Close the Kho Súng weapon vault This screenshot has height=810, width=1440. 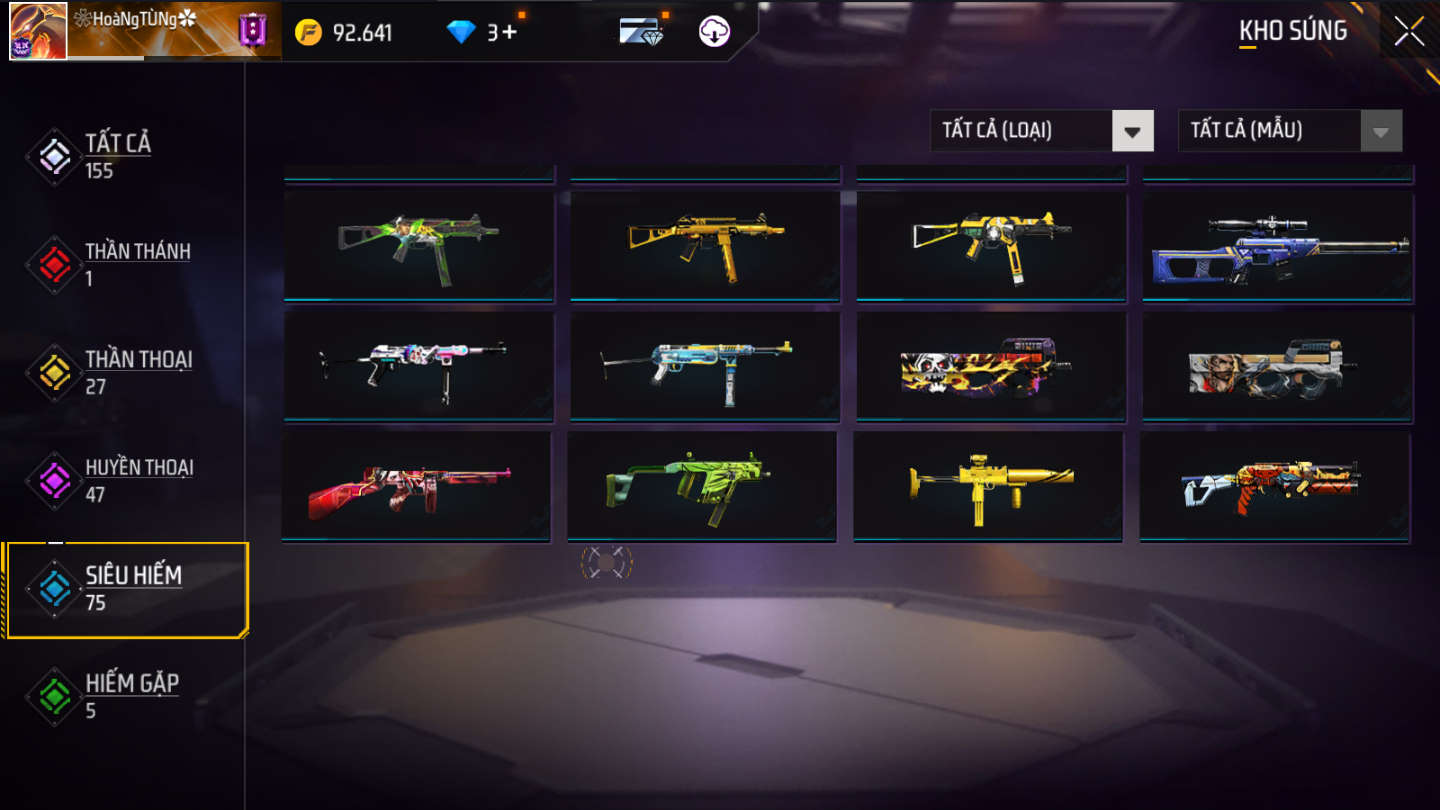[1409, 31]
